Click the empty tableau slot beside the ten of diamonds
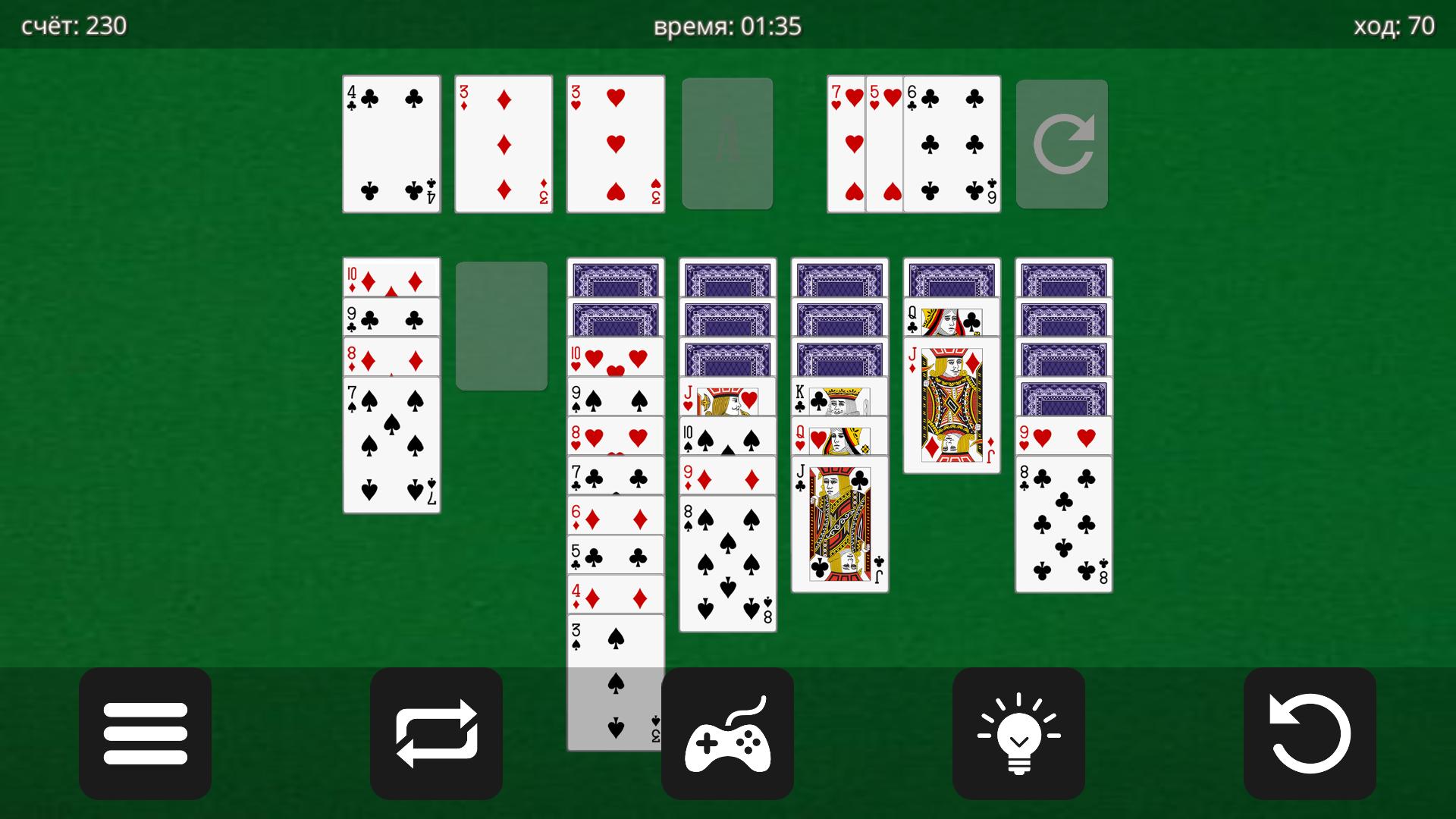The height and width of the screenshot is (819, 1456). pyautogui.click(x=502, y=326)
